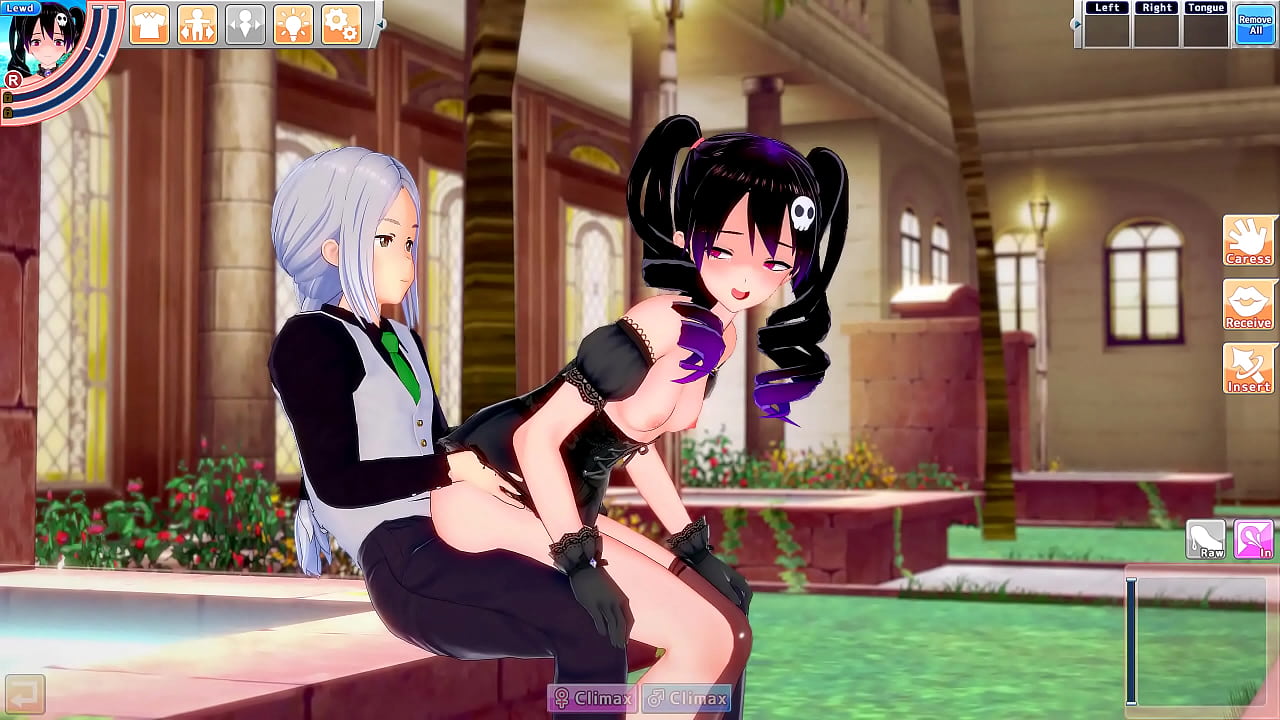The height and width of the screenshot is (720, 1280).
Task: Collapse the hand slot panel arrow
Action: point(1077,23)
